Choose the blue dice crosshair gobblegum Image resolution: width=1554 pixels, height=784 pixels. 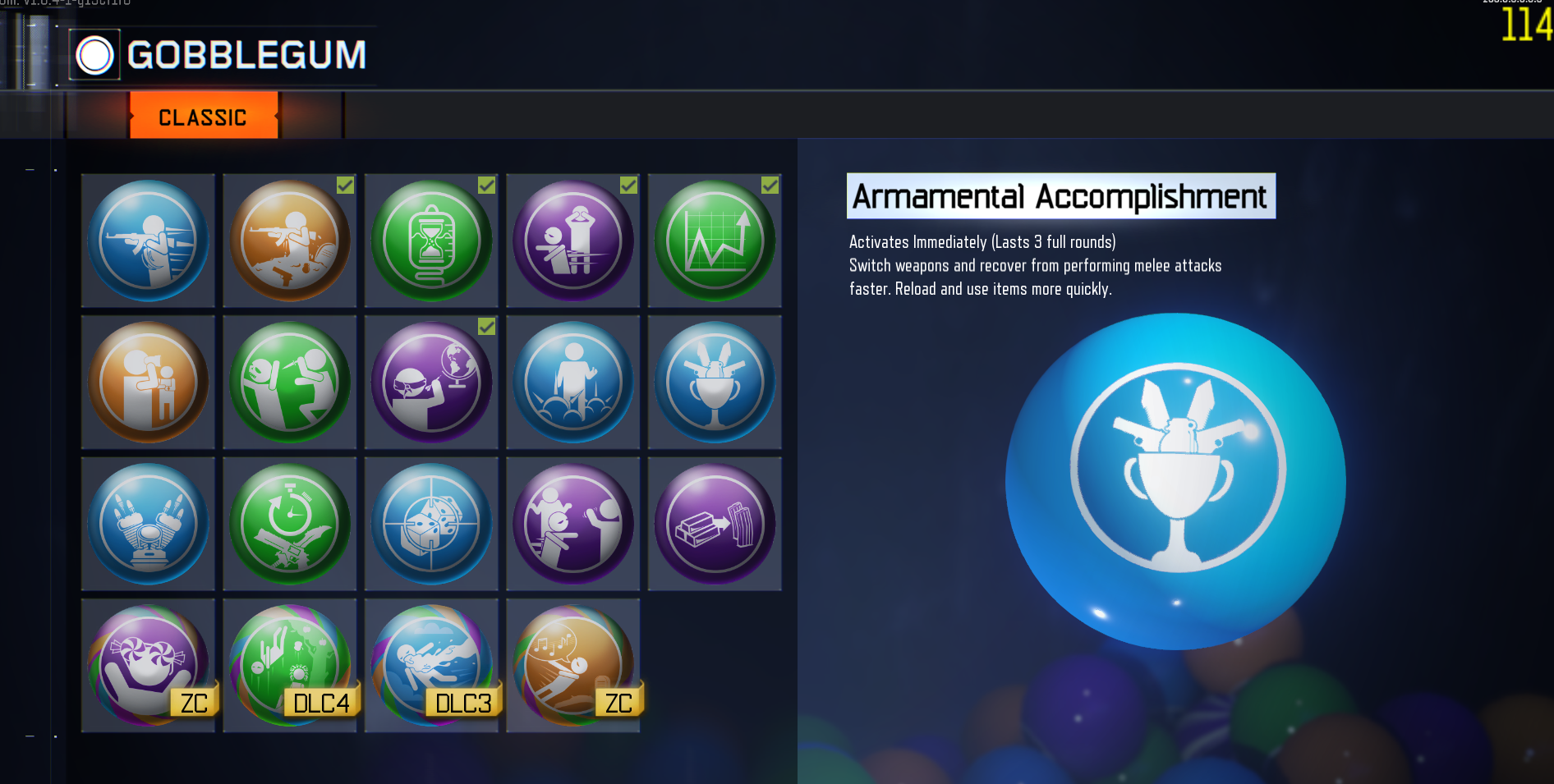click(x=431, y=524)
